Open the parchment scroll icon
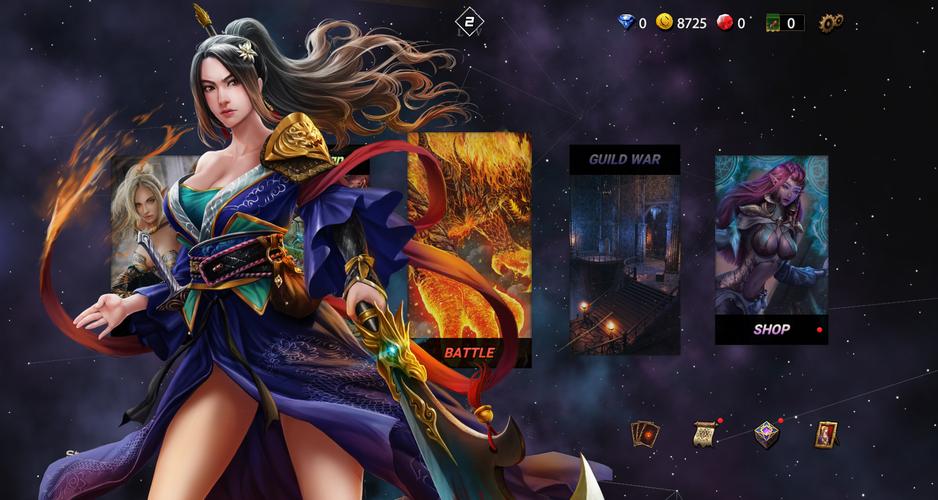 [704, 434]
